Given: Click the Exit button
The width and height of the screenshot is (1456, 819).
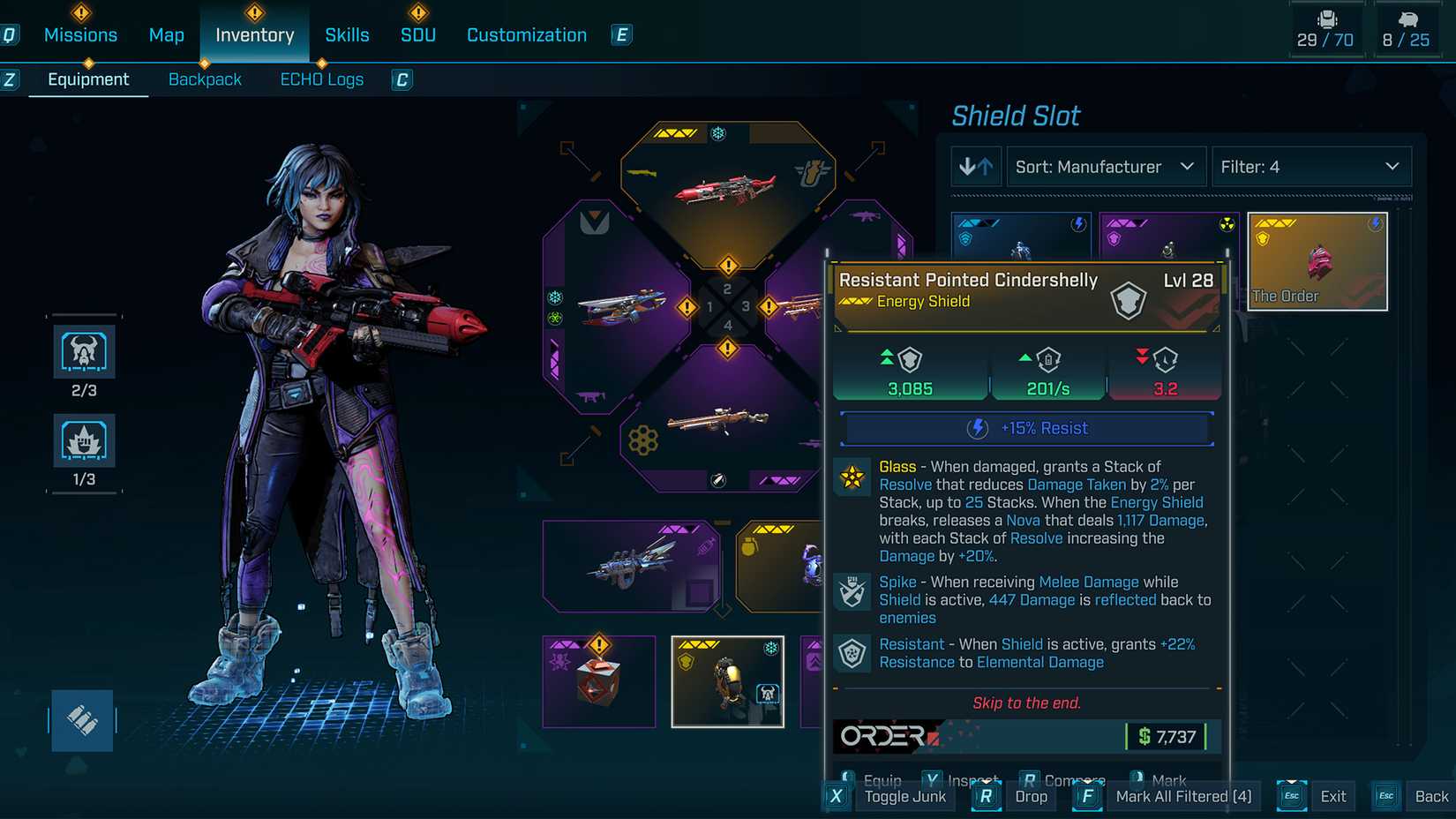Looking at the screenshot, I should coord(1333,795).
